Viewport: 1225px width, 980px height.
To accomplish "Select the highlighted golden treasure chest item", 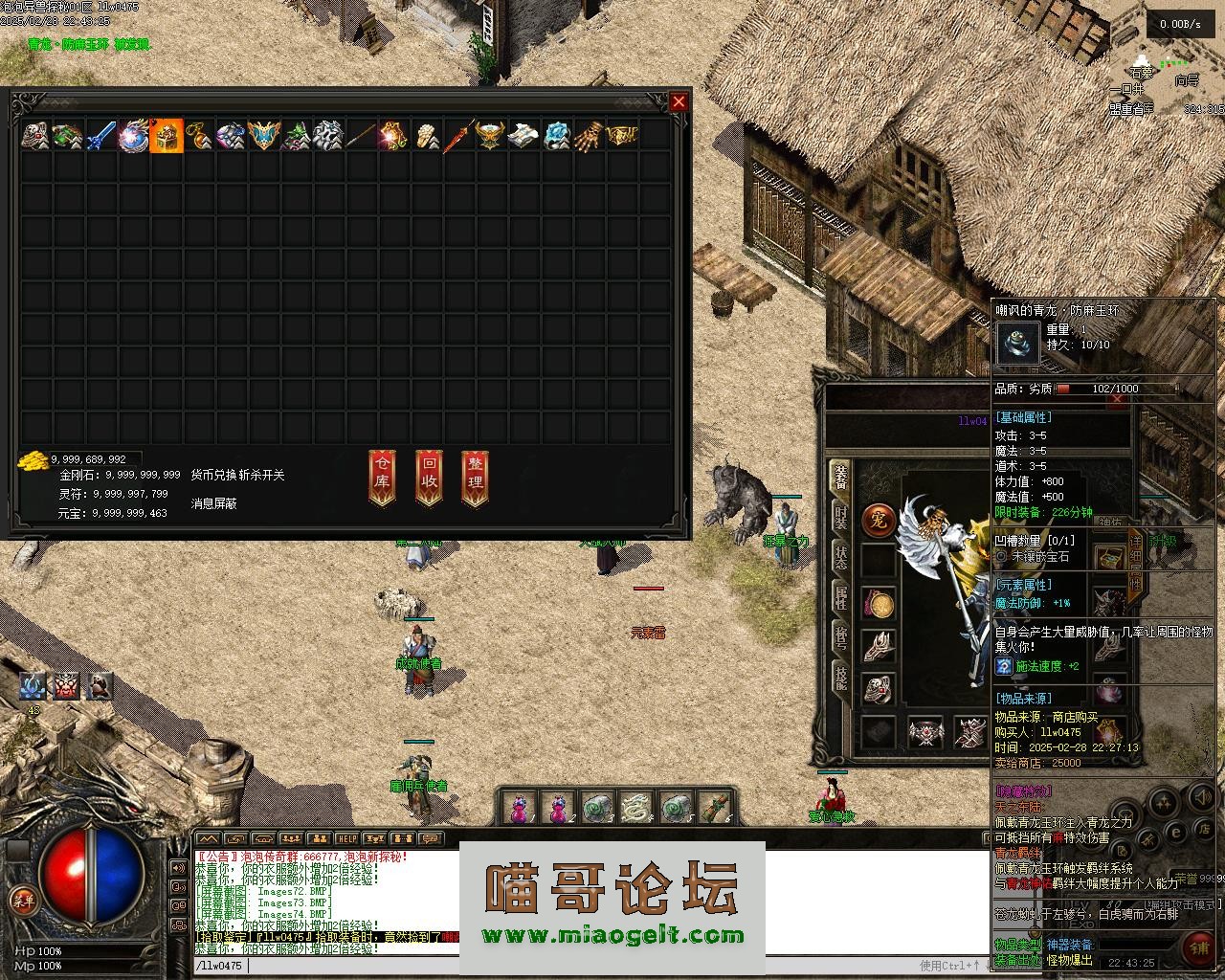I will [x=166, y=136].
